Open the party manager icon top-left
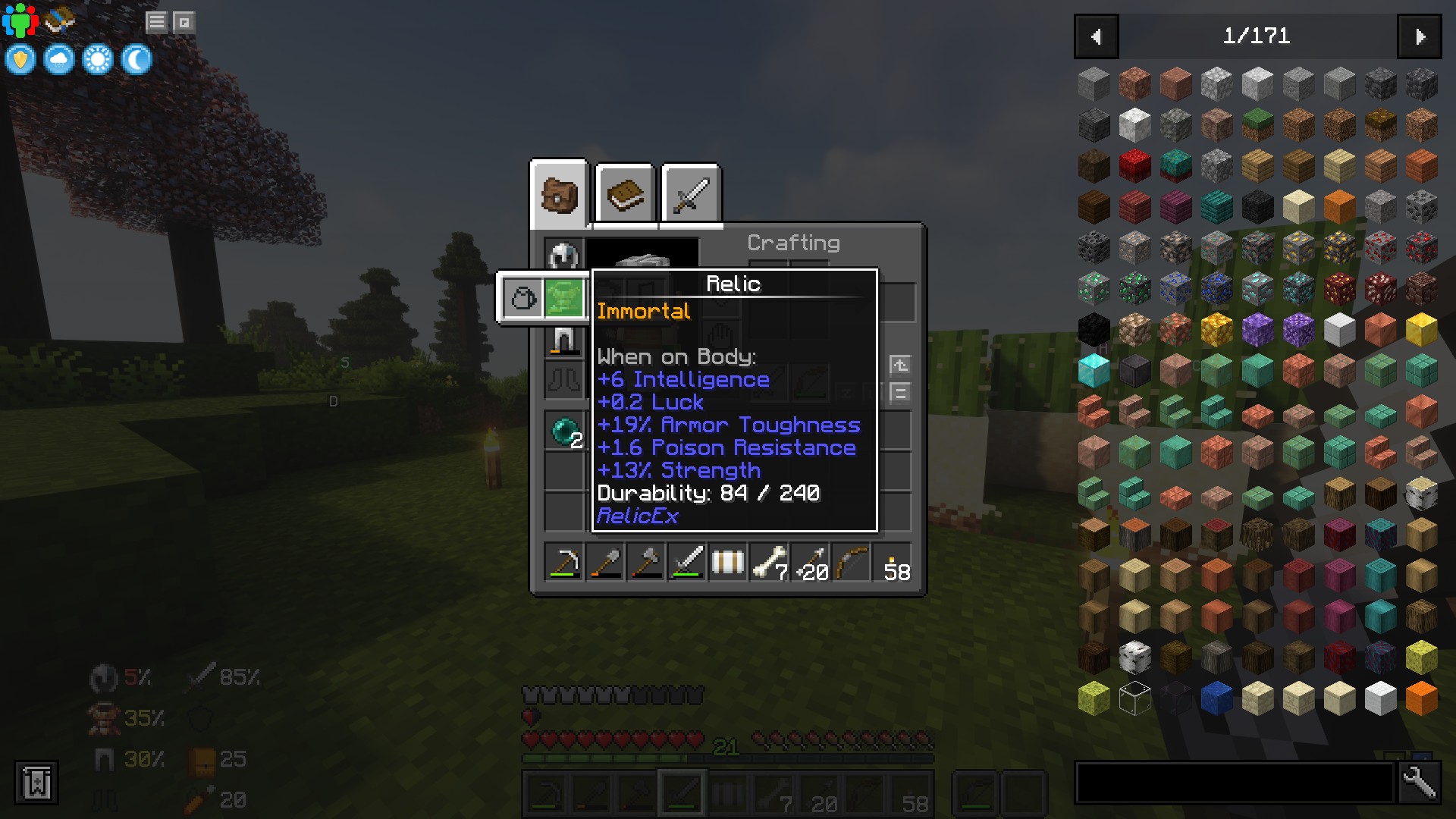This screenshot has height=819, width=1456. (20, 20)
